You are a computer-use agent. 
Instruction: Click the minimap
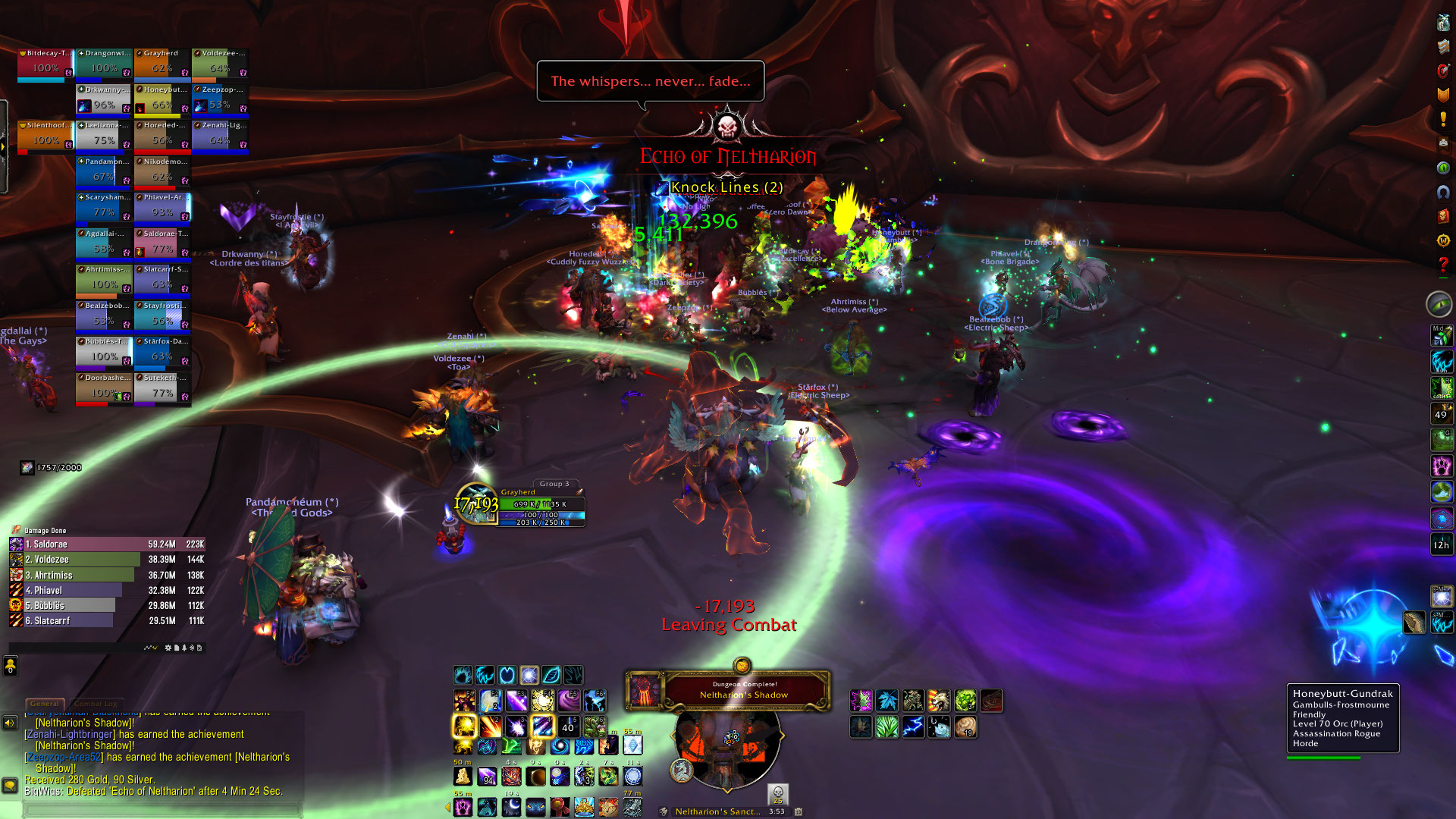point(727,743)
